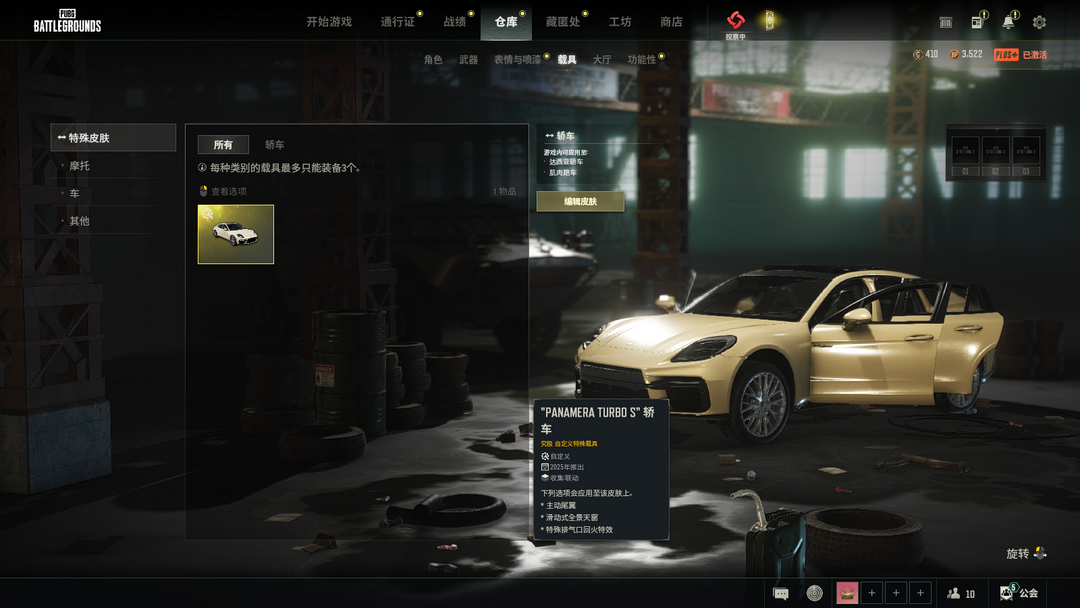Click the 编辑皮肤 edit skin button
1080x608 pixels.
point(580,202)
